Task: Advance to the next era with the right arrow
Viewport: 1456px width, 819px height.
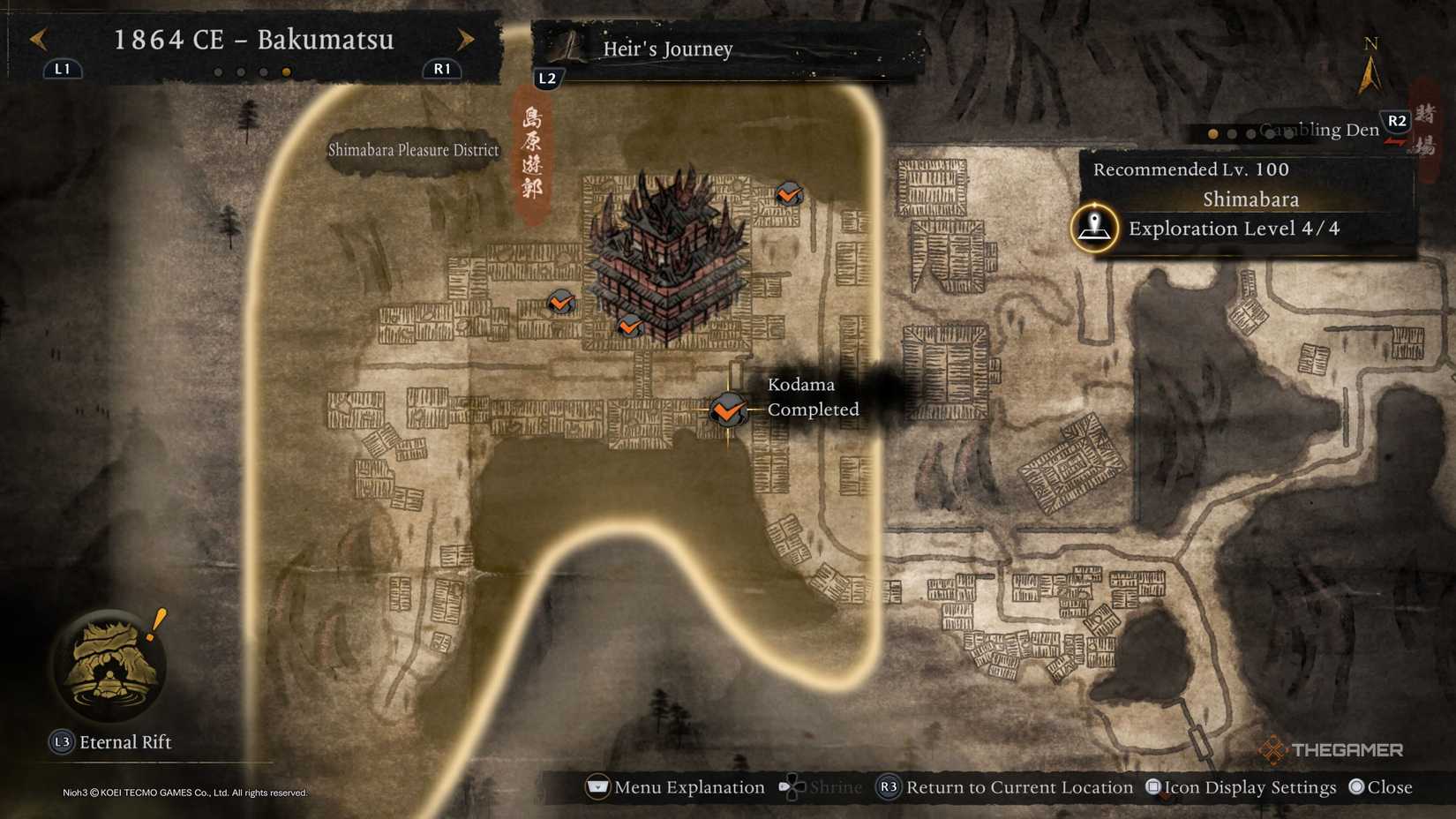Action: coord(465,39)
